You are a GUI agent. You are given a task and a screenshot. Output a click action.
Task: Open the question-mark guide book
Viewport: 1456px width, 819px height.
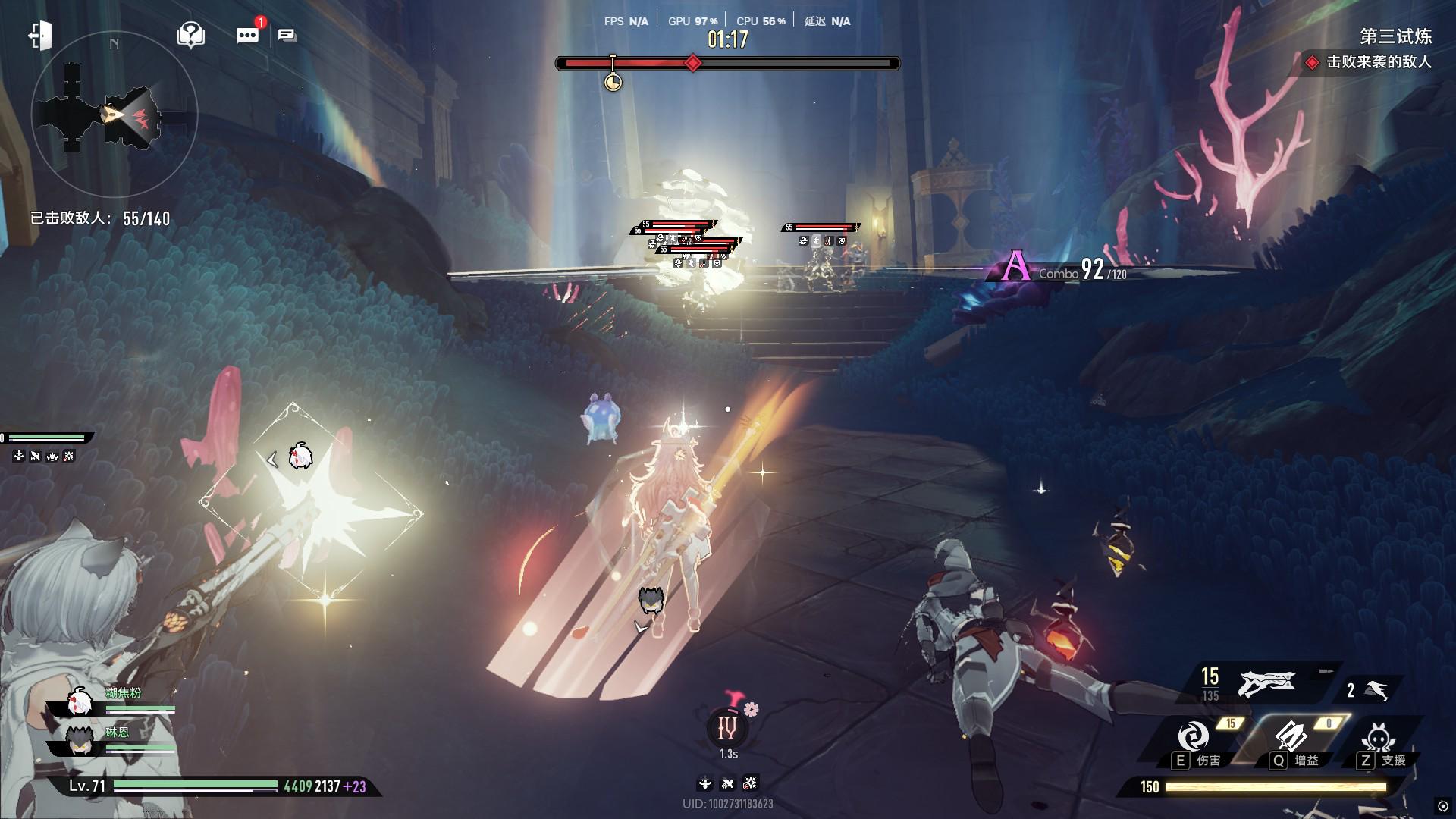tap(190, 35)
